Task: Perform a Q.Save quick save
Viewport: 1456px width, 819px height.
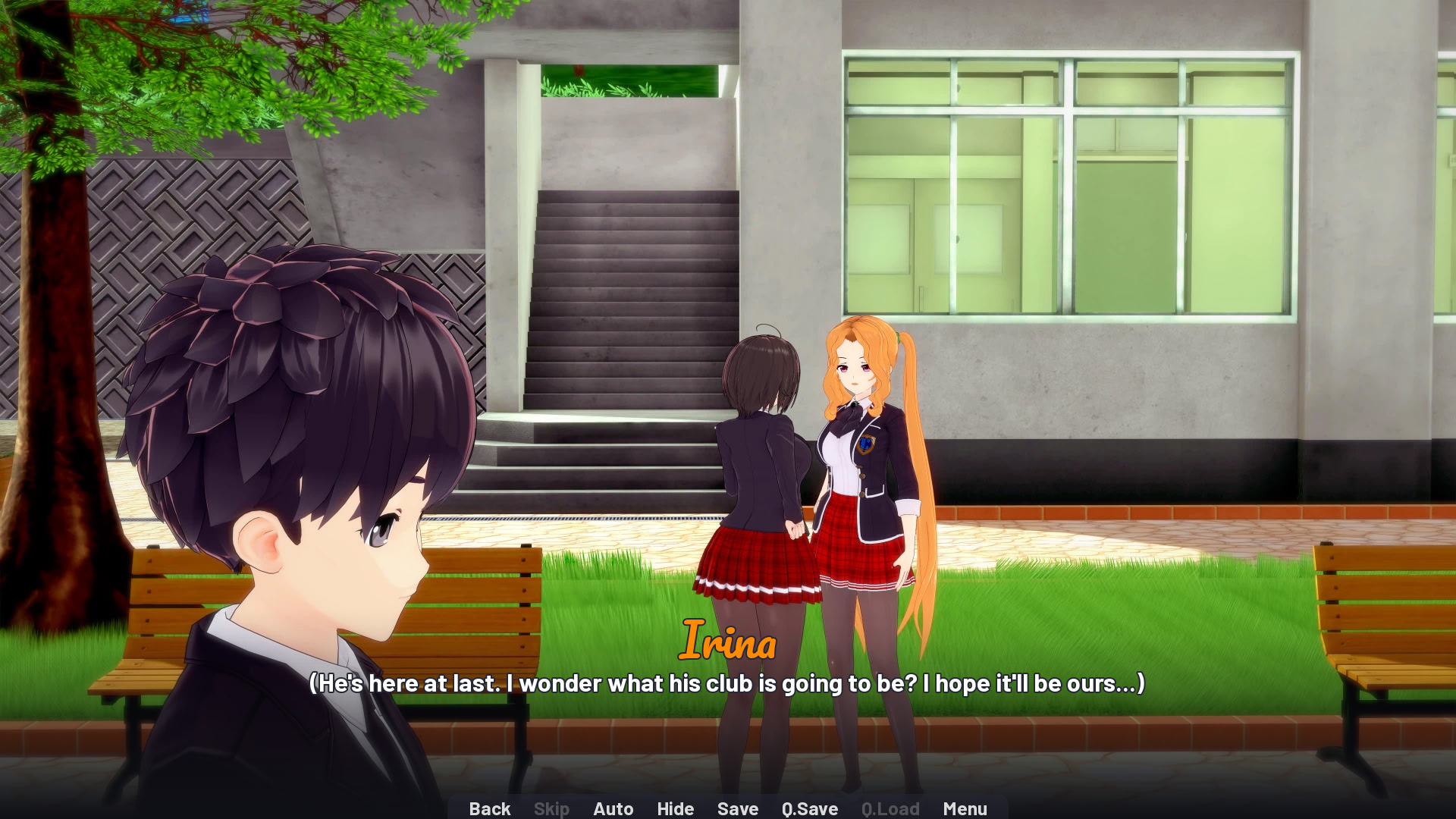Action: click(x=808, y=808)
